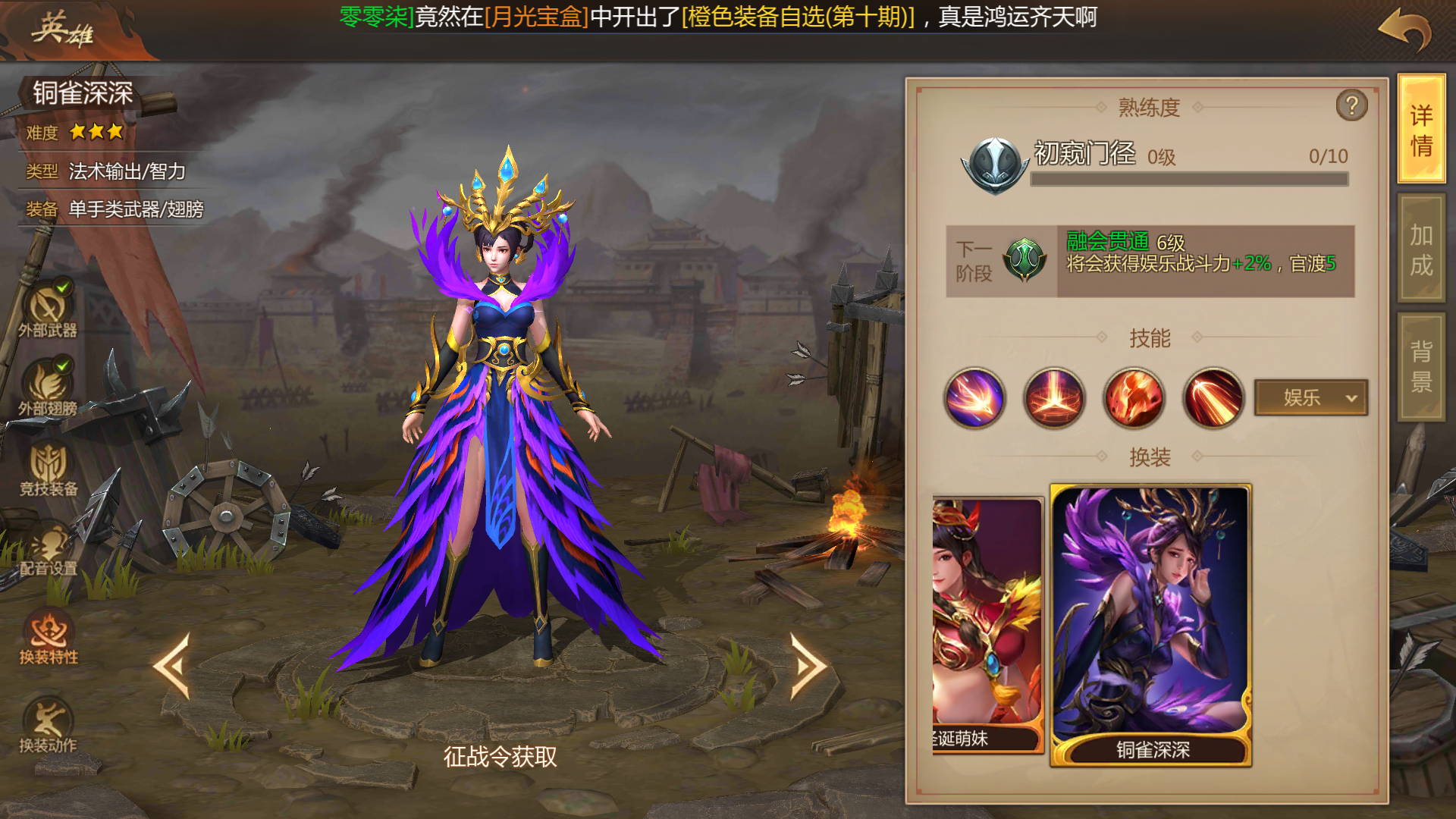Viewport: 1456px width, 819px height.
Task: Click the fourth skill icon in the skills row
Action: pos(1211,398)
